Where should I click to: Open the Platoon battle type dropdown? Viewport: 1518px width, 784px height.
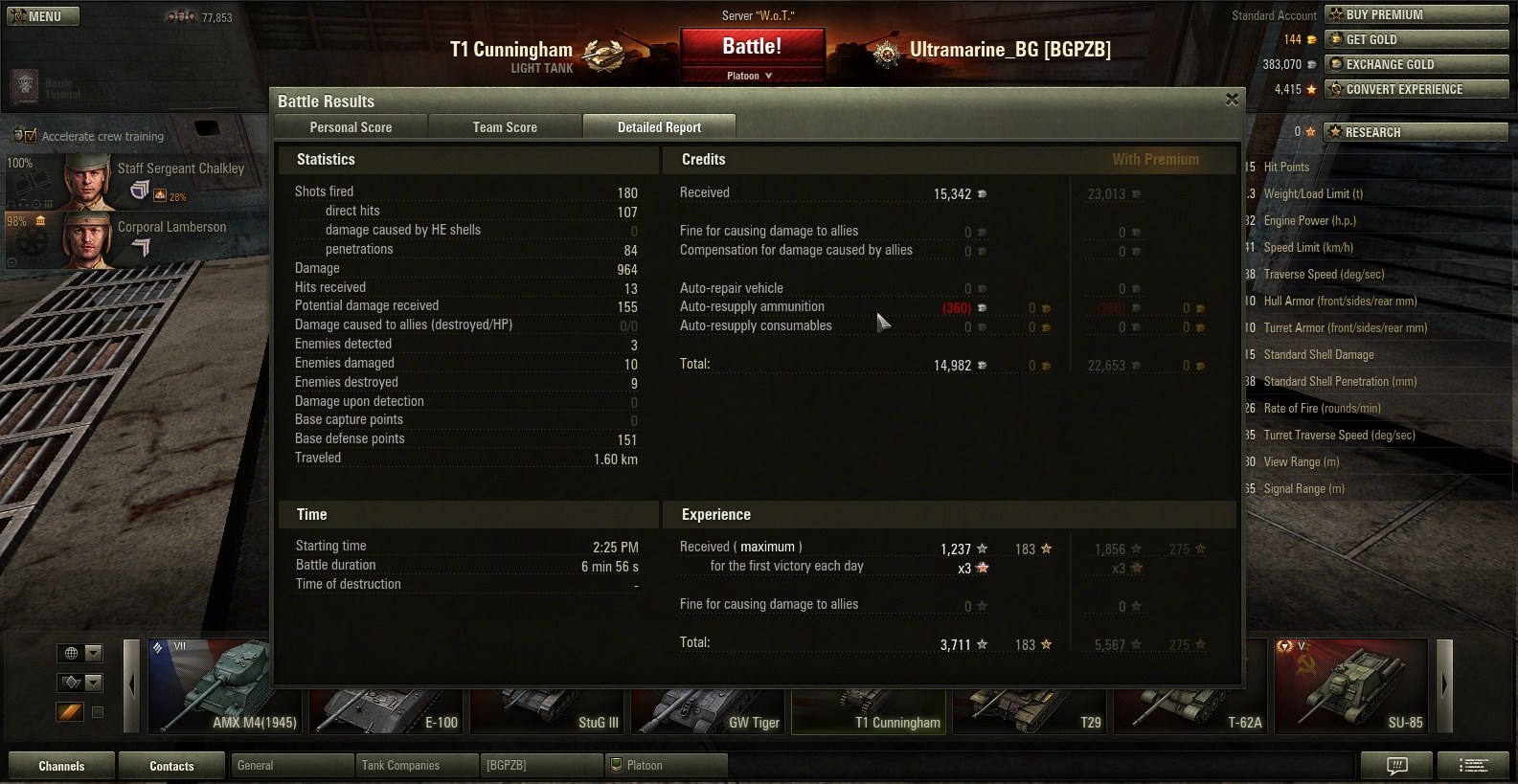(x=751, y=76)
